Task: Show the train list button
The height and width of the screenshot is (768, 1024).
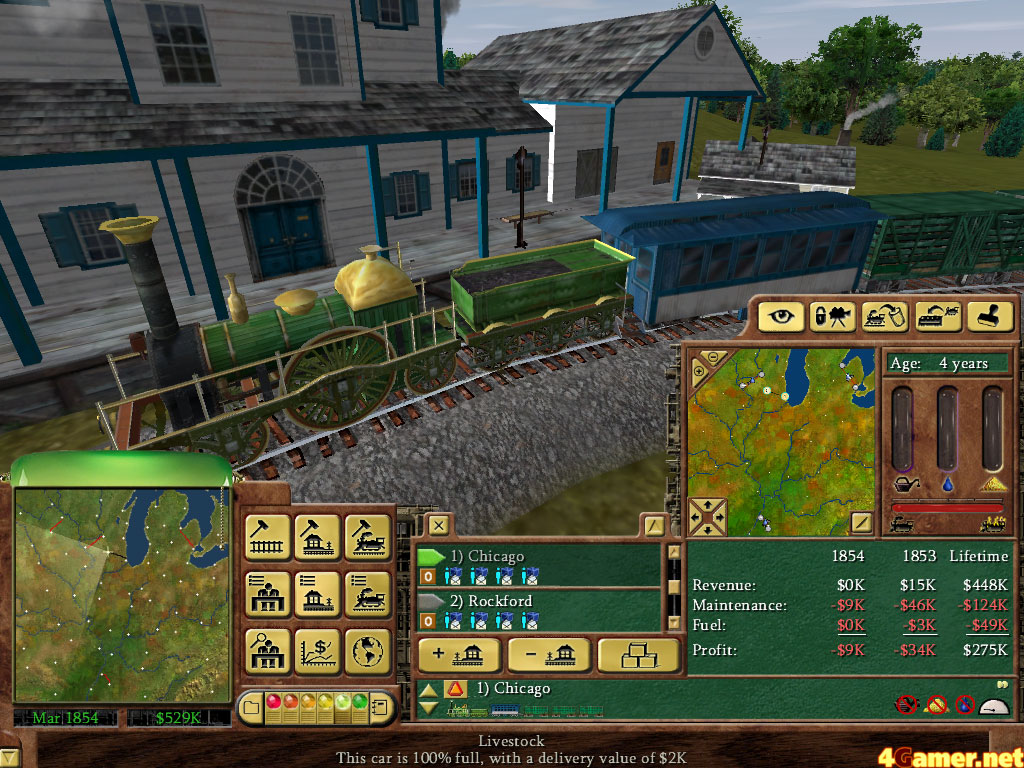Action: pos(367,594)
